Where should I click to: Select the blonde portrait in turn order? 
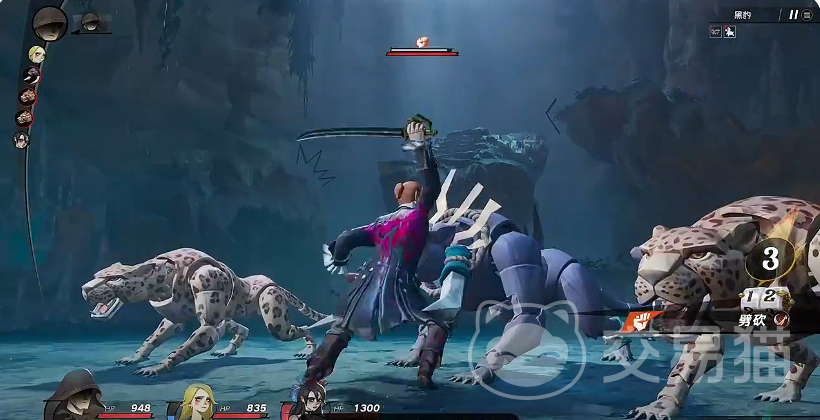click(37, 54)
